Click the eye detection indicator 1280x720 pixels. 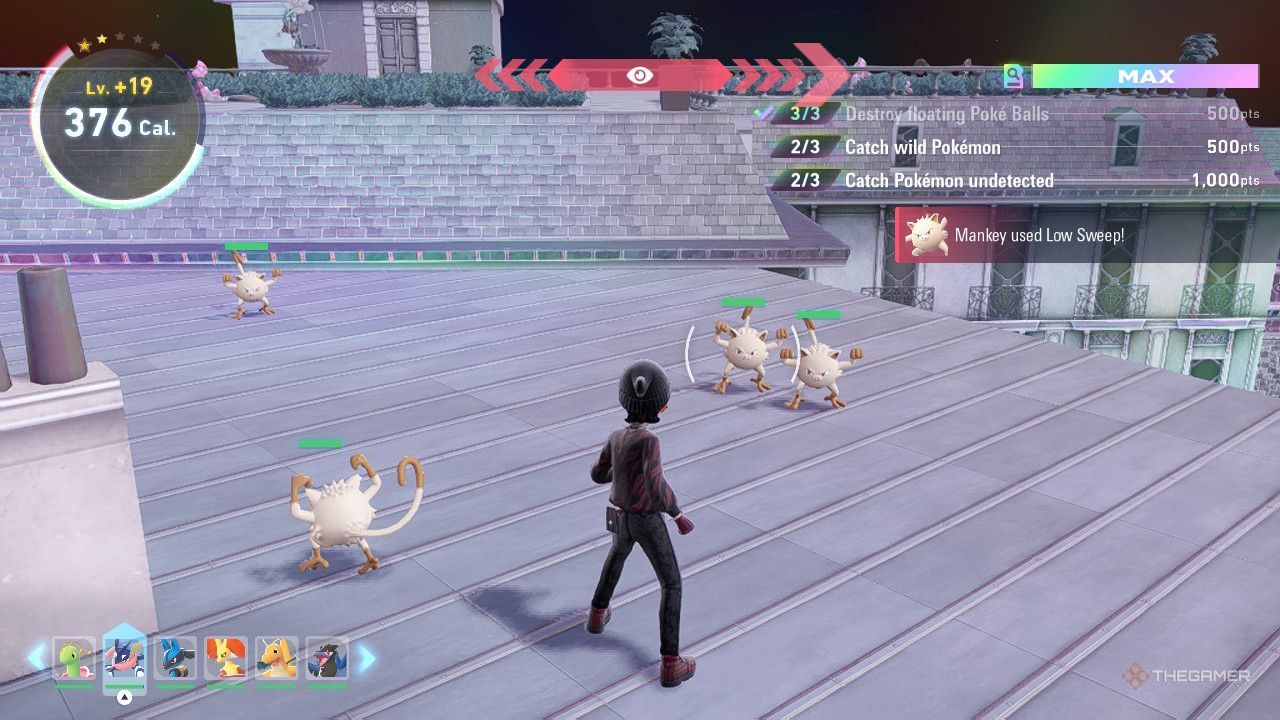[640, 75]
